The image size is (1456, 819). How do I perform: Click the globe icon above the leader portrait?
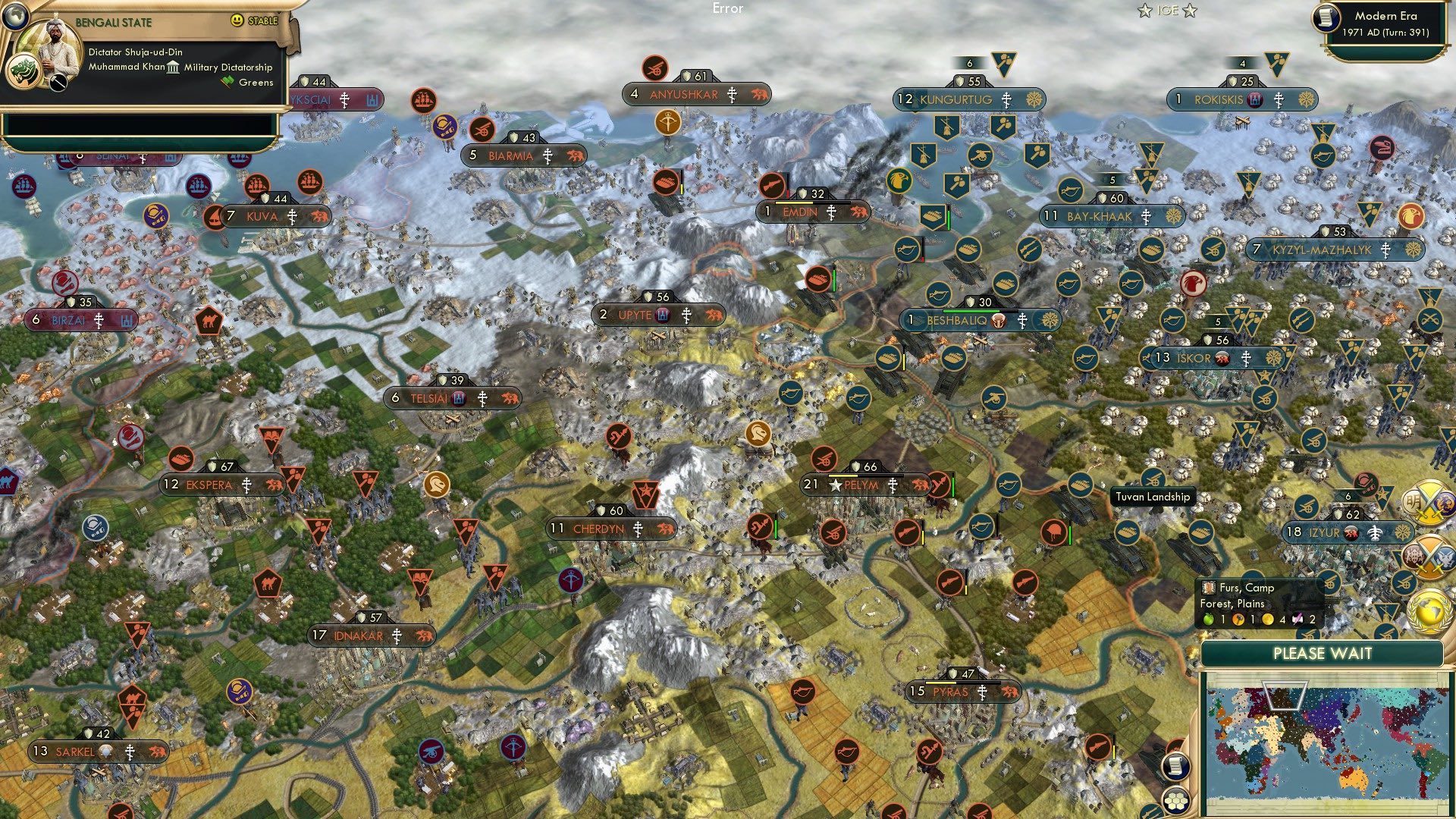[16, 16]
